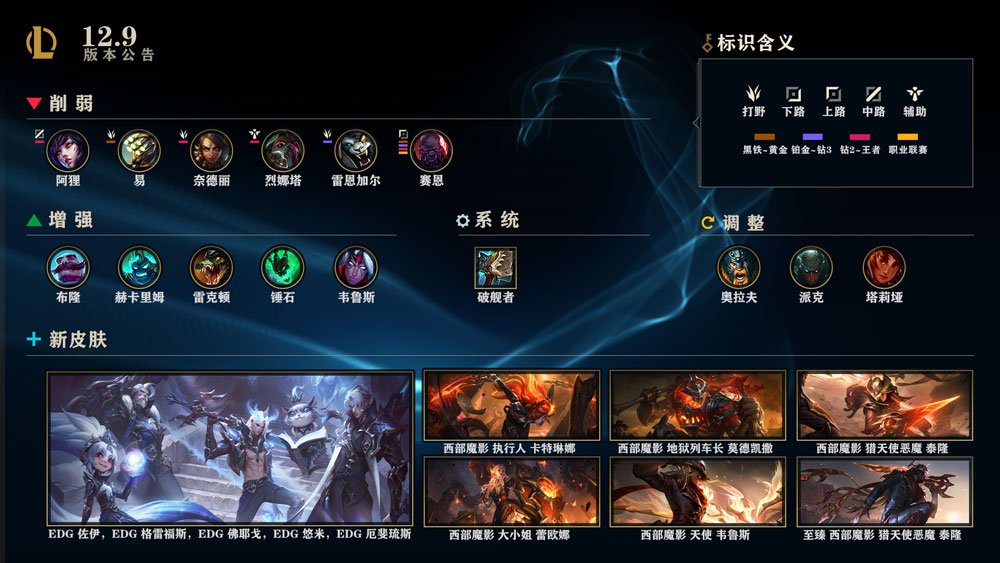Open the 西部魔影 卡特琳娜 skin thumbnail
The image size is (1000, 563).
click(511, 405)
